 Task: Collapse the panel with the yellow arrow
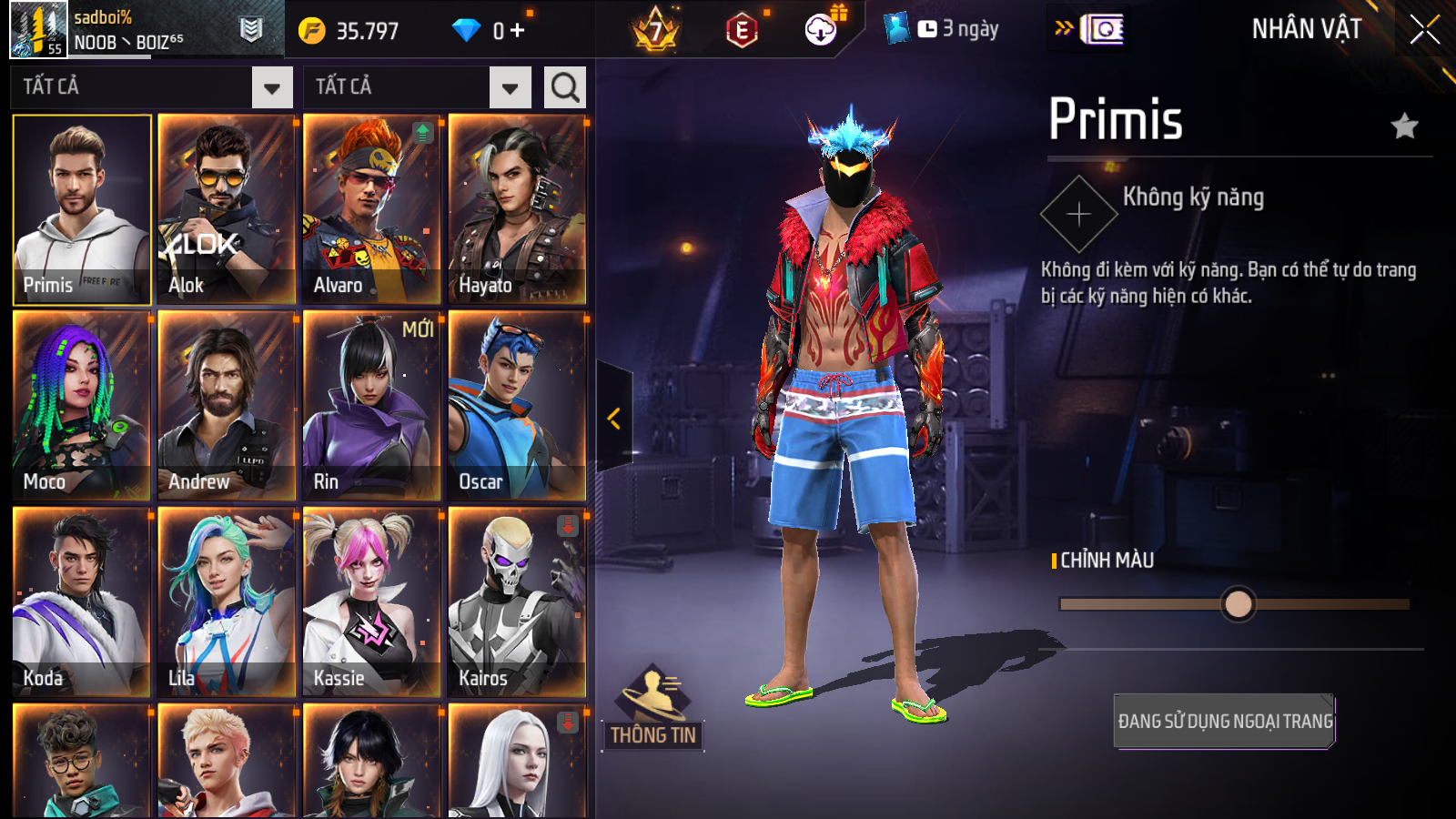(614, 418)
